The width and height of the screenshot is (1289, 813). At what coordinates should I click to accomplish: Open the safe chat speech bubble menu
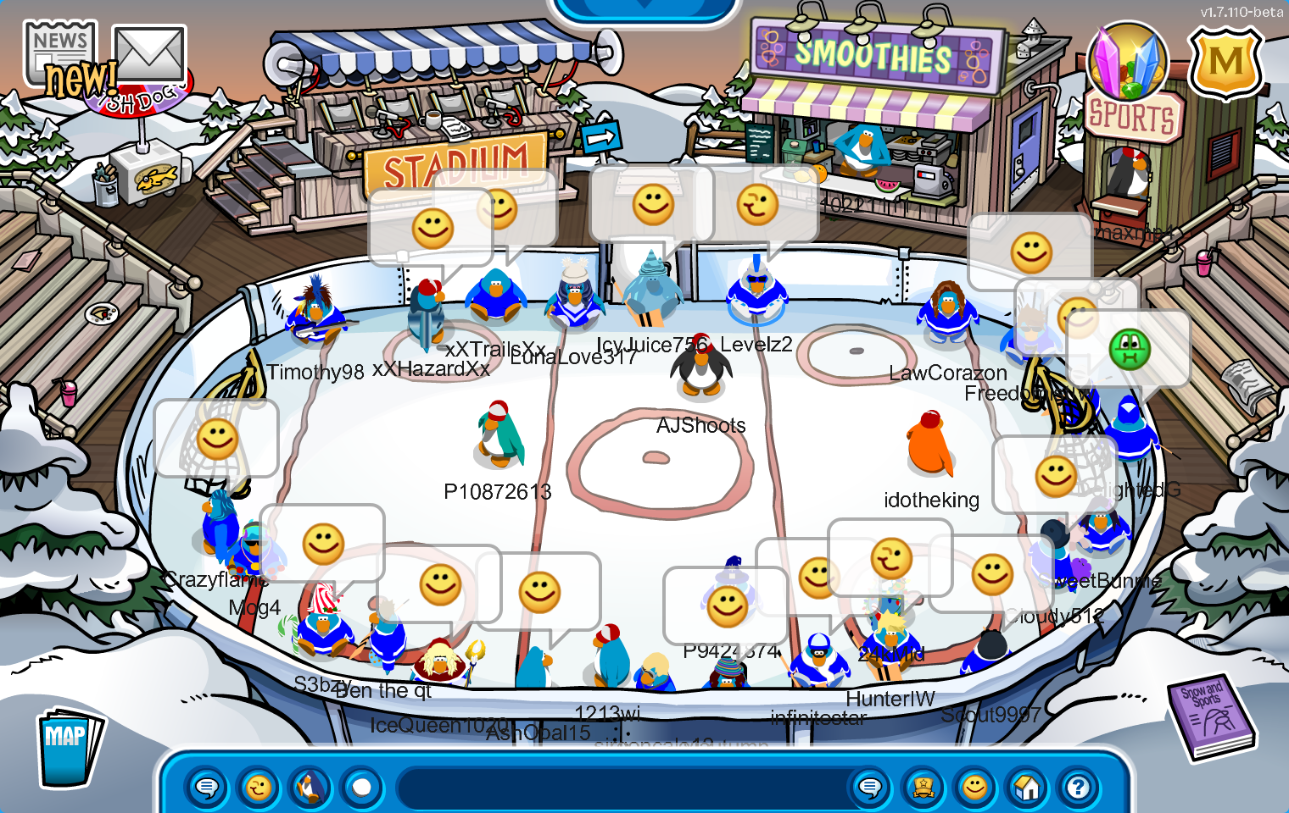207,788
